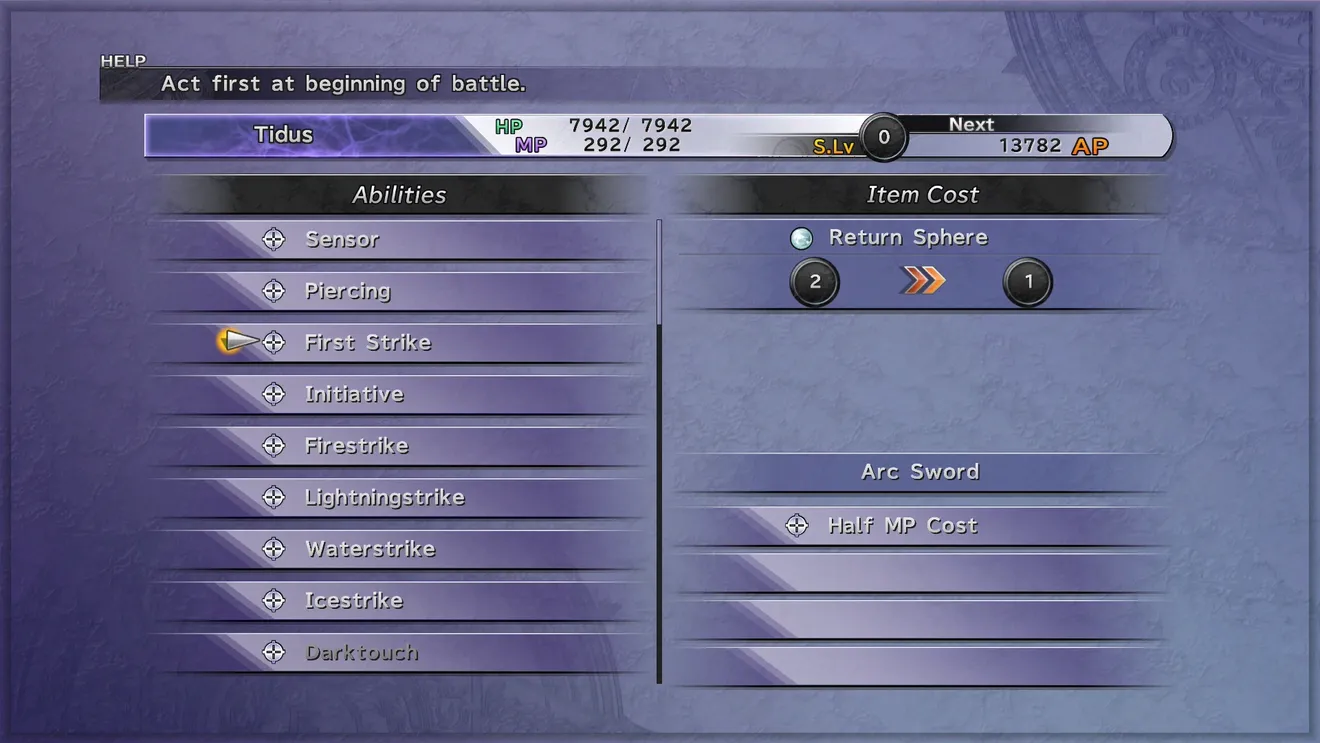Pick the Initiative ability
1320x743 pixels.
pyautogui.click(x=354, y=395)
